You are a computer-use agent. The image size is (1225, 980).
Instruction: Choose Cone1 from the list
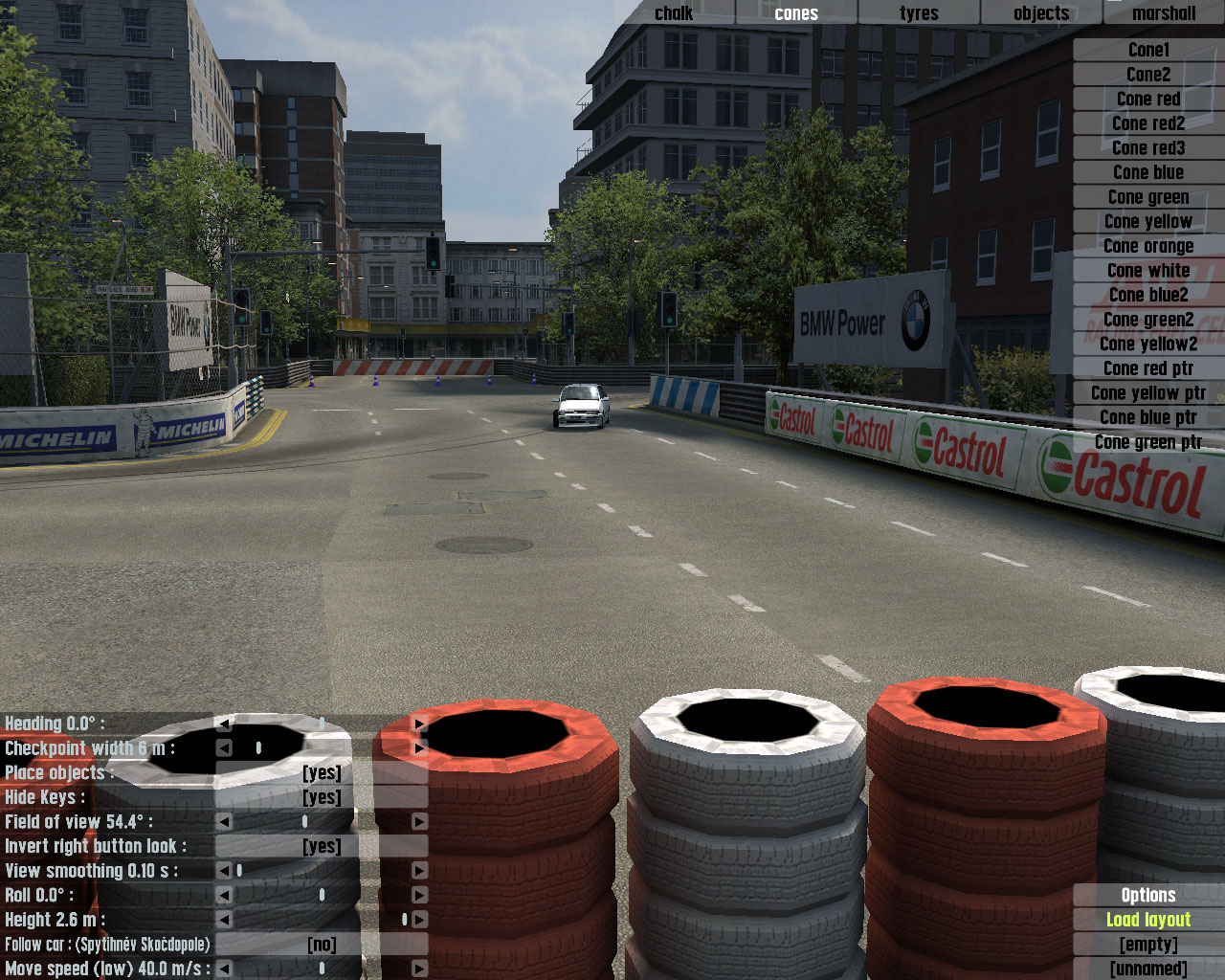click(x=1148, y=50)
